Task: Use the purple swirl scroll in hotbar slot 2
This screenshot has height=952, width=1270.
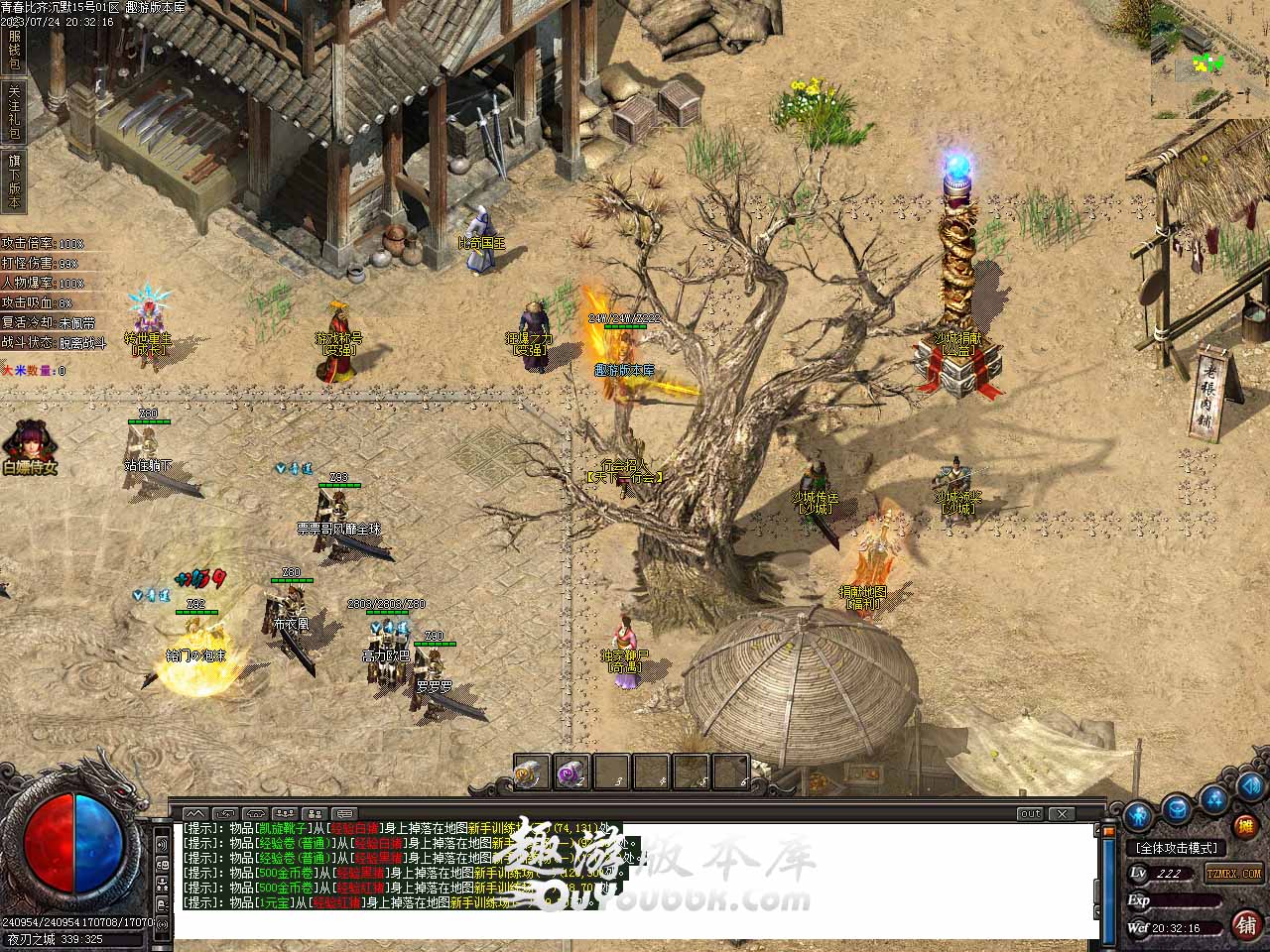Action: point(571,772)
